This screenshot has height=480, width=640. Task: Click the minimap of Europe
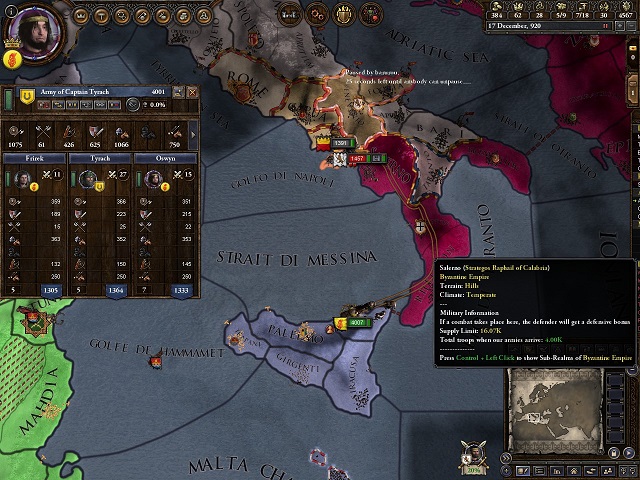click(555, 410)
